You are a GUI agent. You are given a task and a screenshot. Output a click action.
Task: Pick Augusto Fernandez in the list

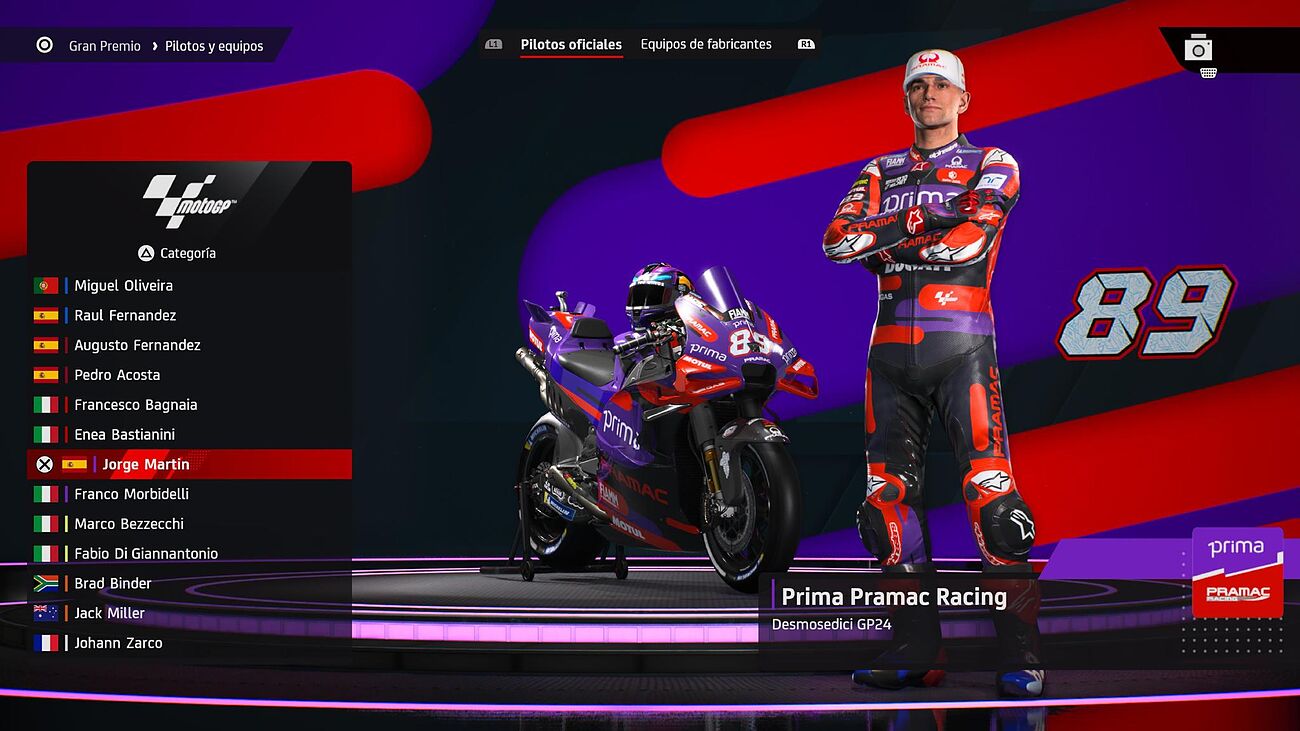click(x=137, y=346)
